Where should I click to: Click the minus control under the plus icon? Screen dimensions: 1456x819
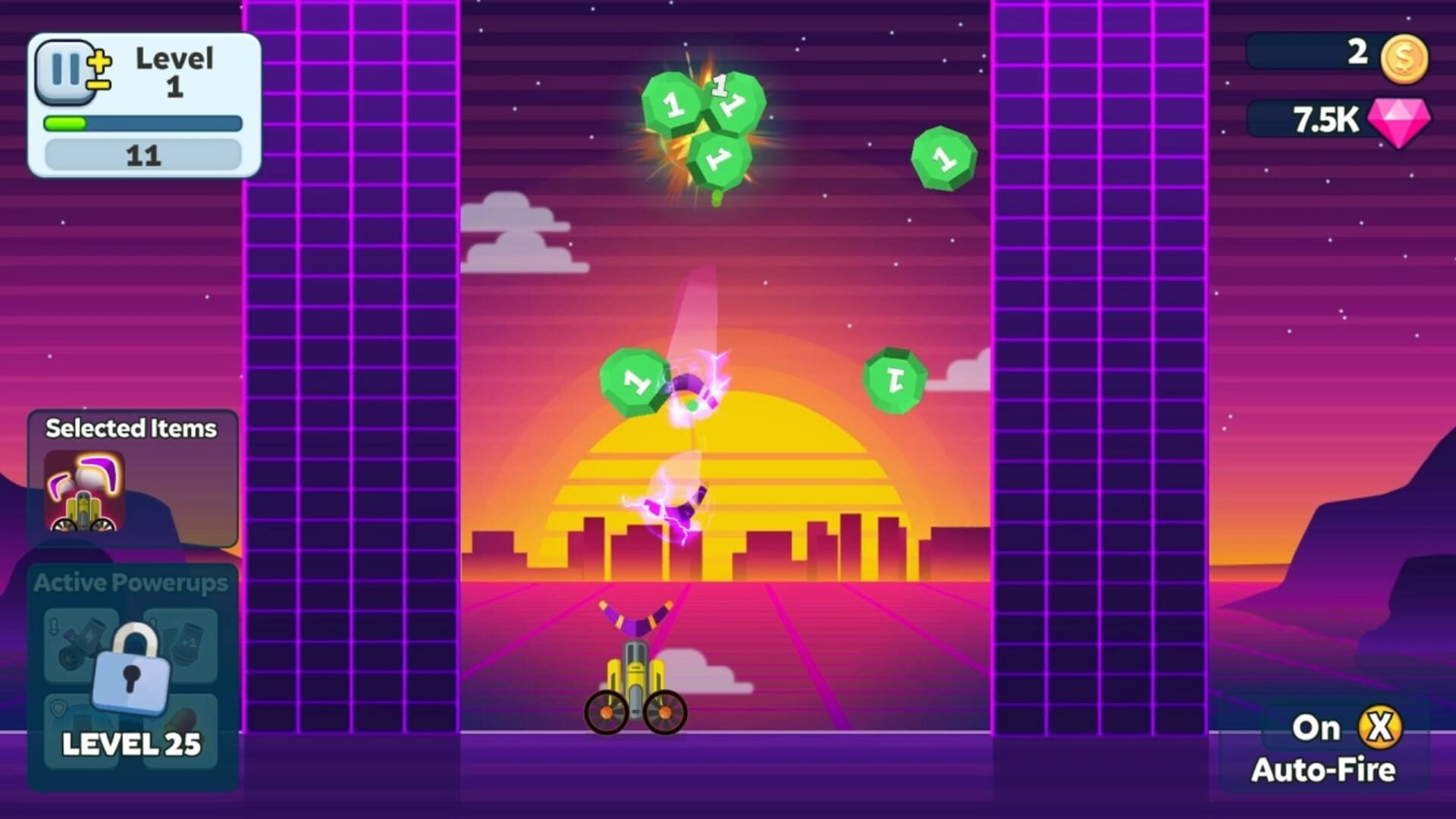[x=98, y=85]
